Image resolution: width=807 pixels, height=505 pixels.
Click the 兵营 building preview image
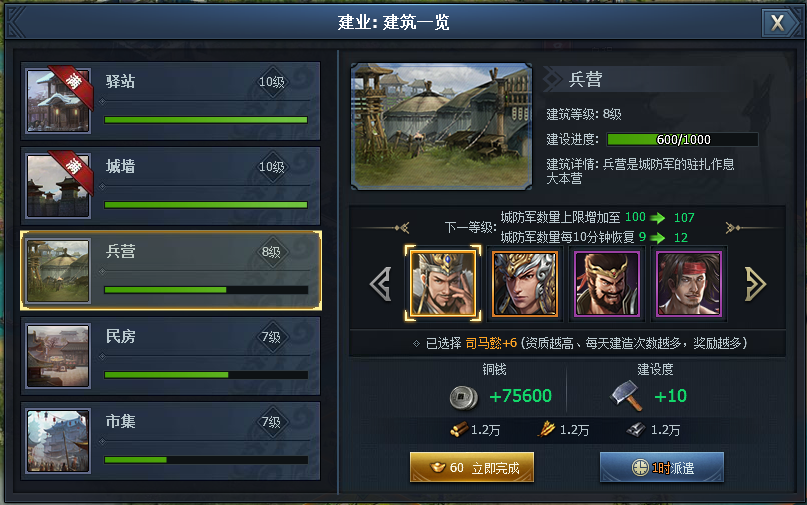coord(441,126)
